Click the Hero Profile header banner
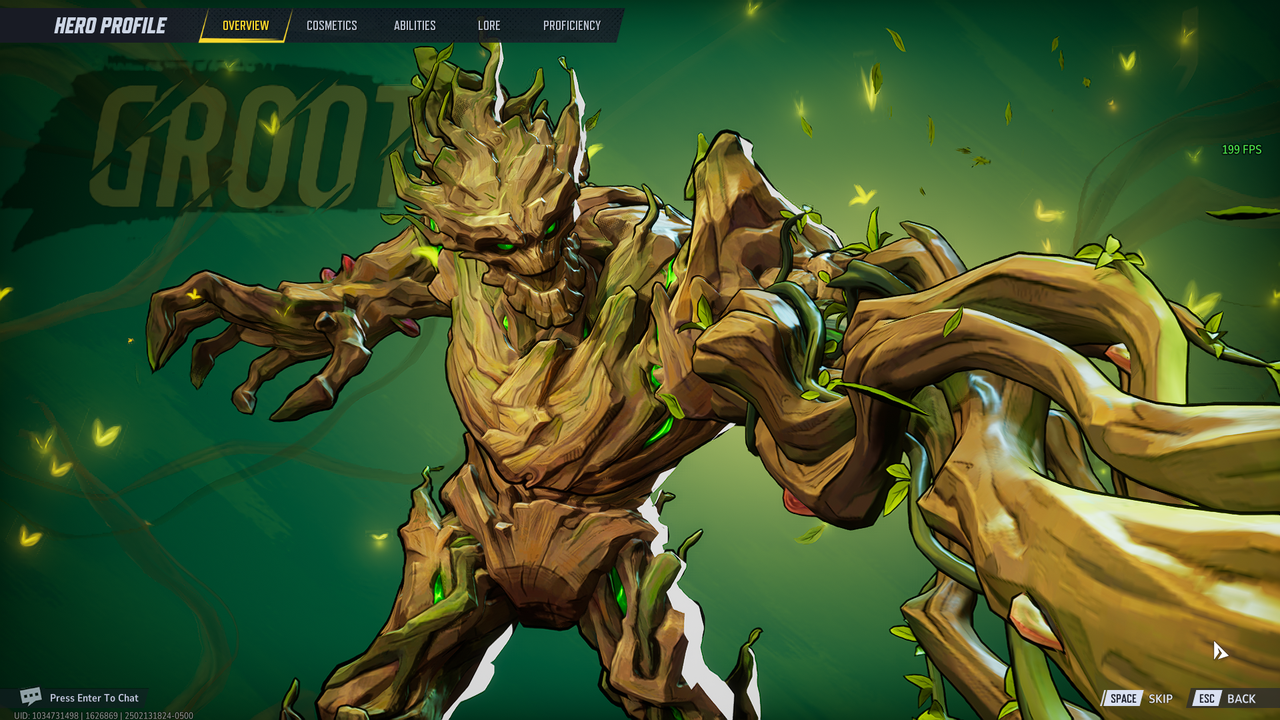The height and width of the screenshot is (720, 1280). pyautogui.click(x=110, y=25)
